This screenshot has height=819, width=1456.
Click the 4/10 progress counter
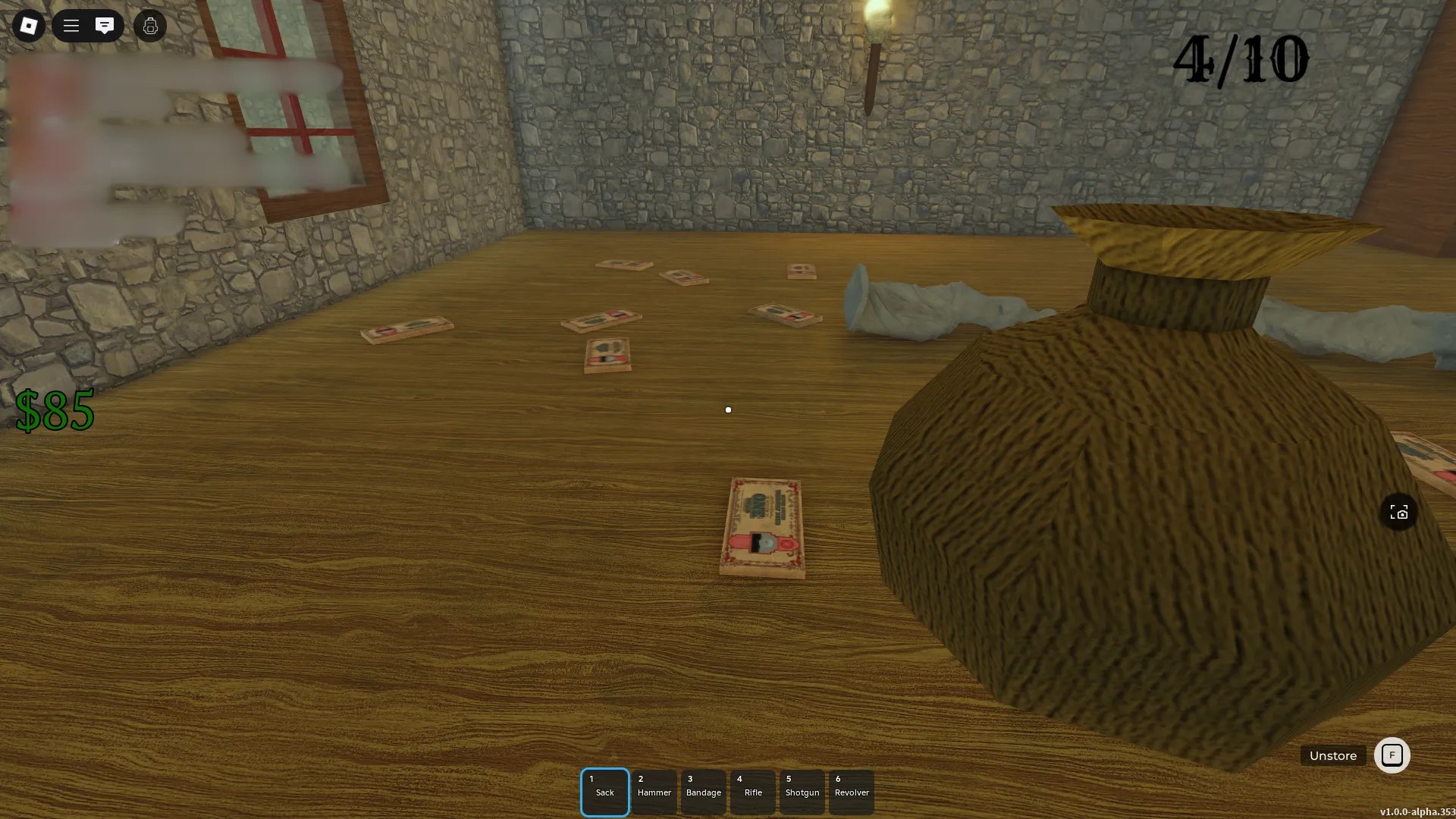(1241, 61)
